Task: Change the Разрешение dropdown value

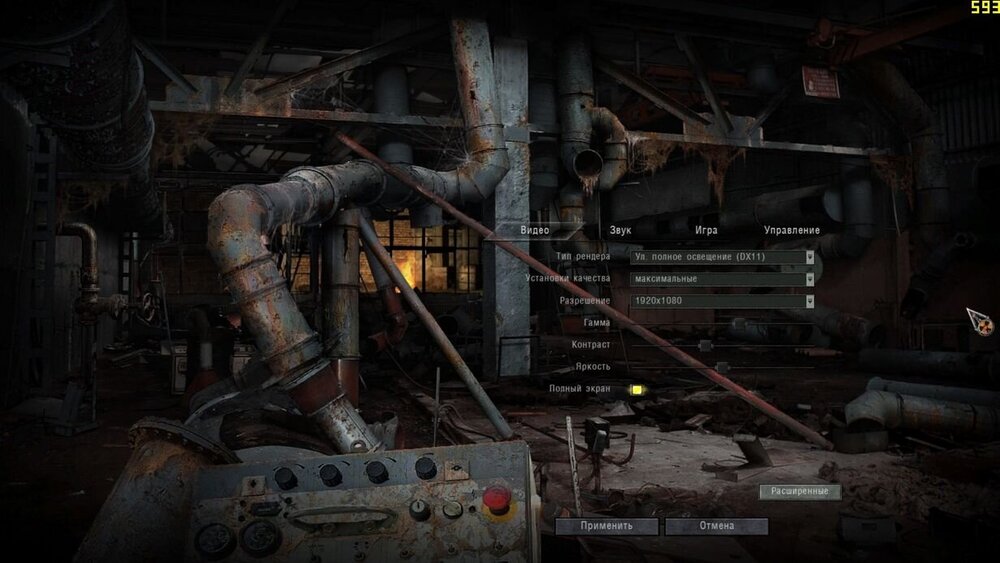Action: pos(723,301)
